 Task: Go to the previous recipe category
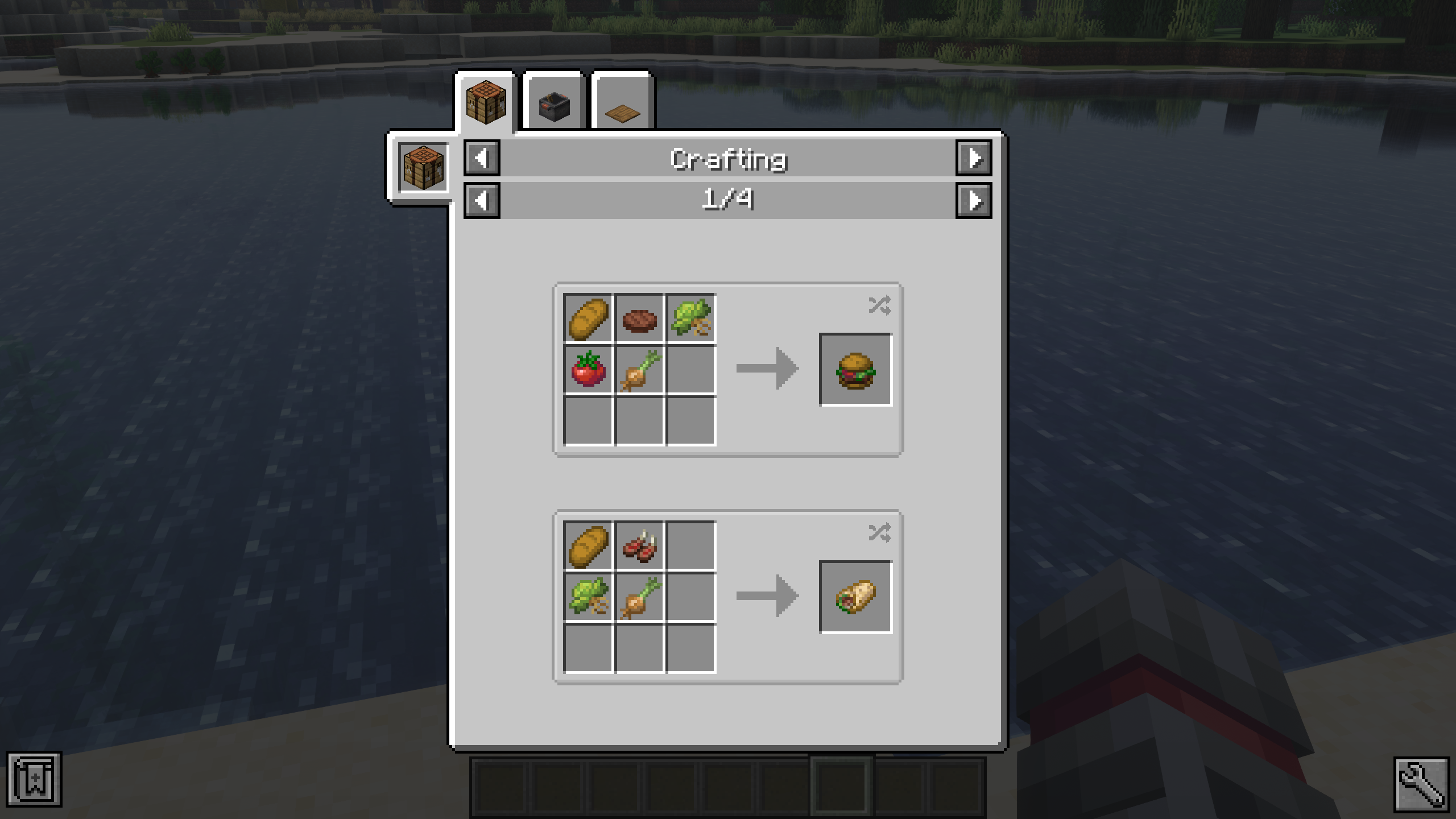[x=482, y=158]
